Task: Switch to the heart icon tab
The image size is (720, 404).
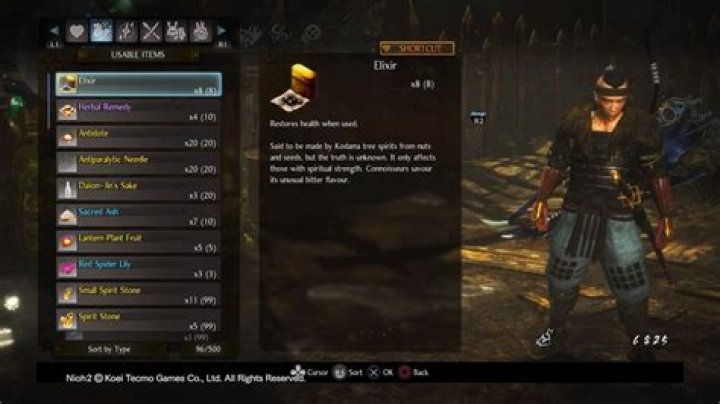Action: [76, 32]
